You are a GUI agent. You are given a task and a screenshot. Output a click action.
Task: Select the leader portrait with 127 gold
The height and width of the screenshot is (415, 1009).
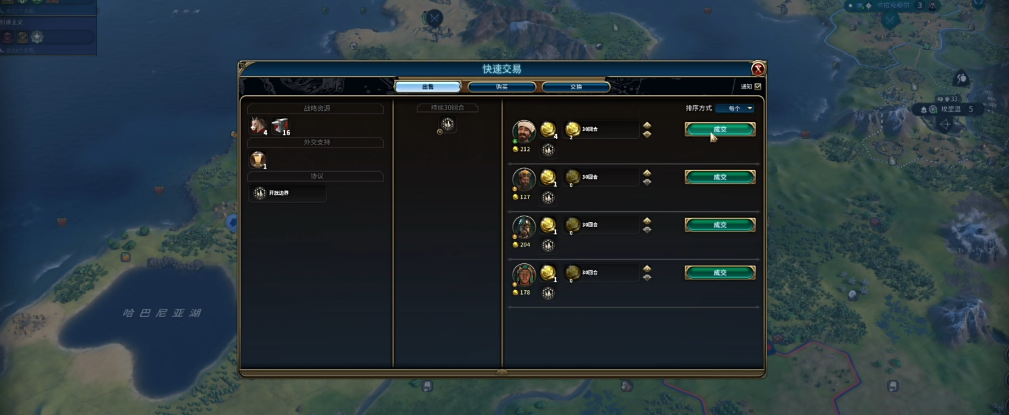[x=524, y=180]
